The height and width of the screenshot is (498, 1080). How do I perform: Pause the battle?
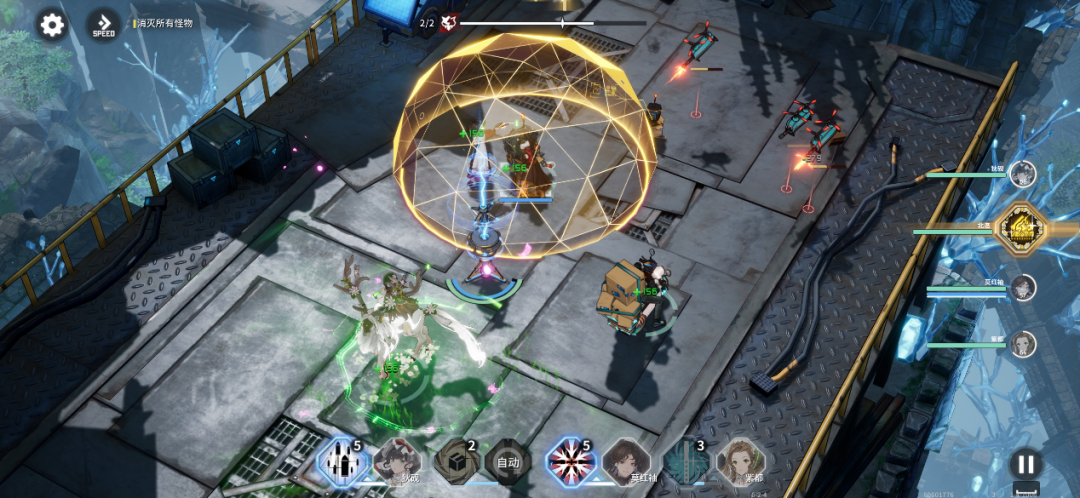(x=1025, y=463)
